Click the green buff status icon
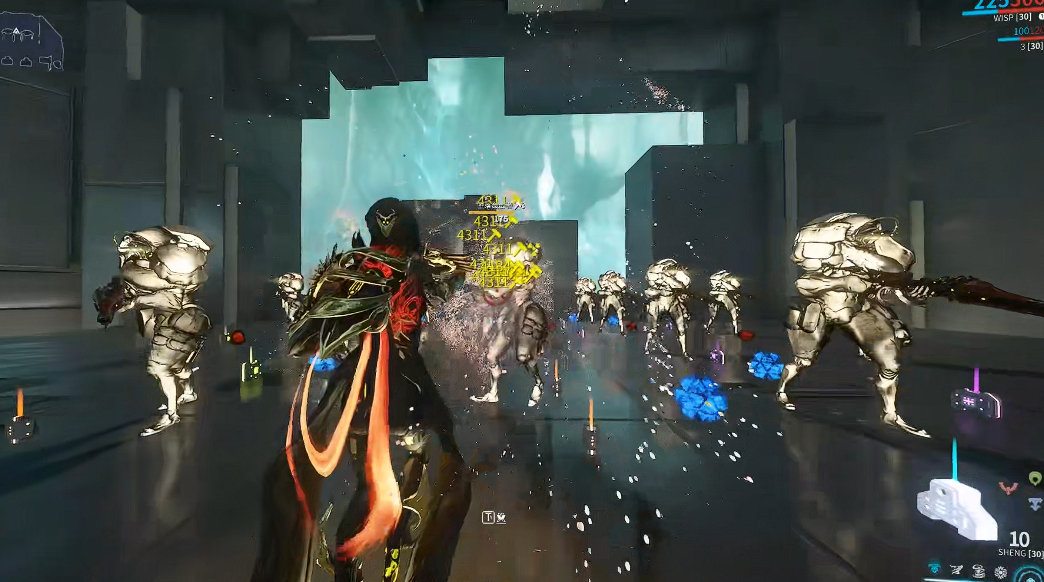Screen dimensions: 1044x582 pos(1035,479)
